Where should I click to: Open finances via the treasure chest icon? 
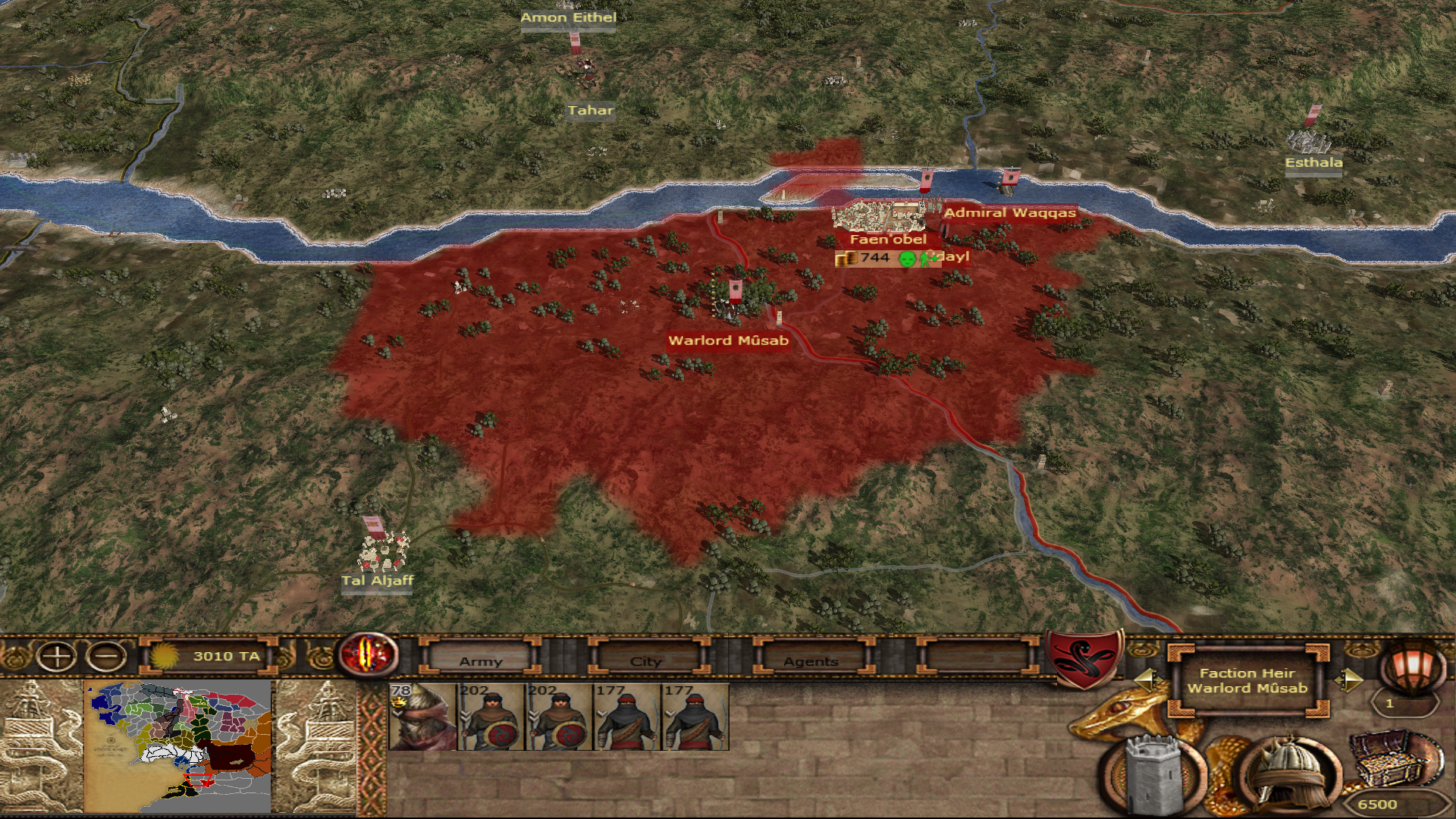pyautogui.click(x=1394, y=762)
